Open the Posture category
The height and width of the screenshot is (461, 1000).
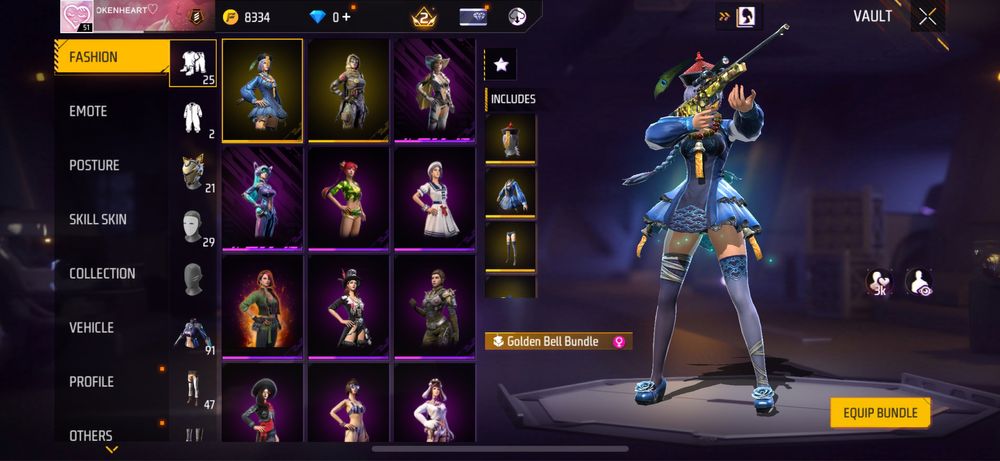click(x=94, y=165)
